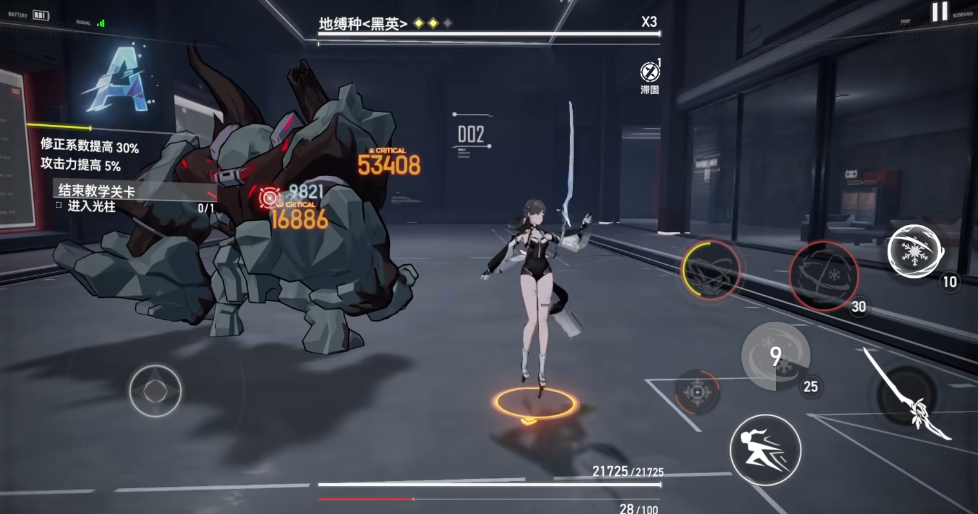Tap the skill on 9-second cooldown
This screenshot has height=514, width=978.
point(775,357)
